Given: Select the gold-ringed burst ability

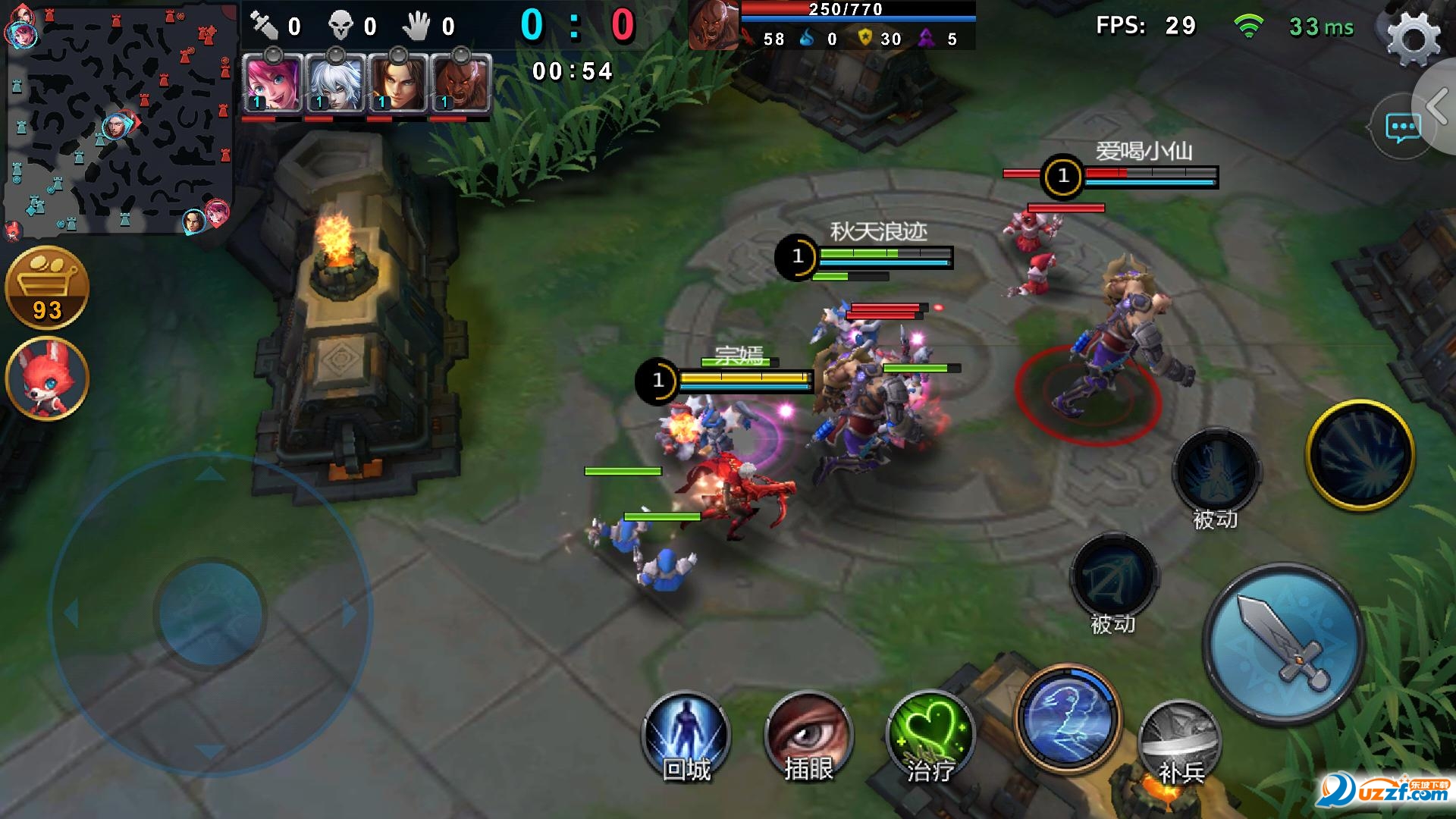Looking at the screenshot, I should pyautogui.click(x=1360, y=454).
